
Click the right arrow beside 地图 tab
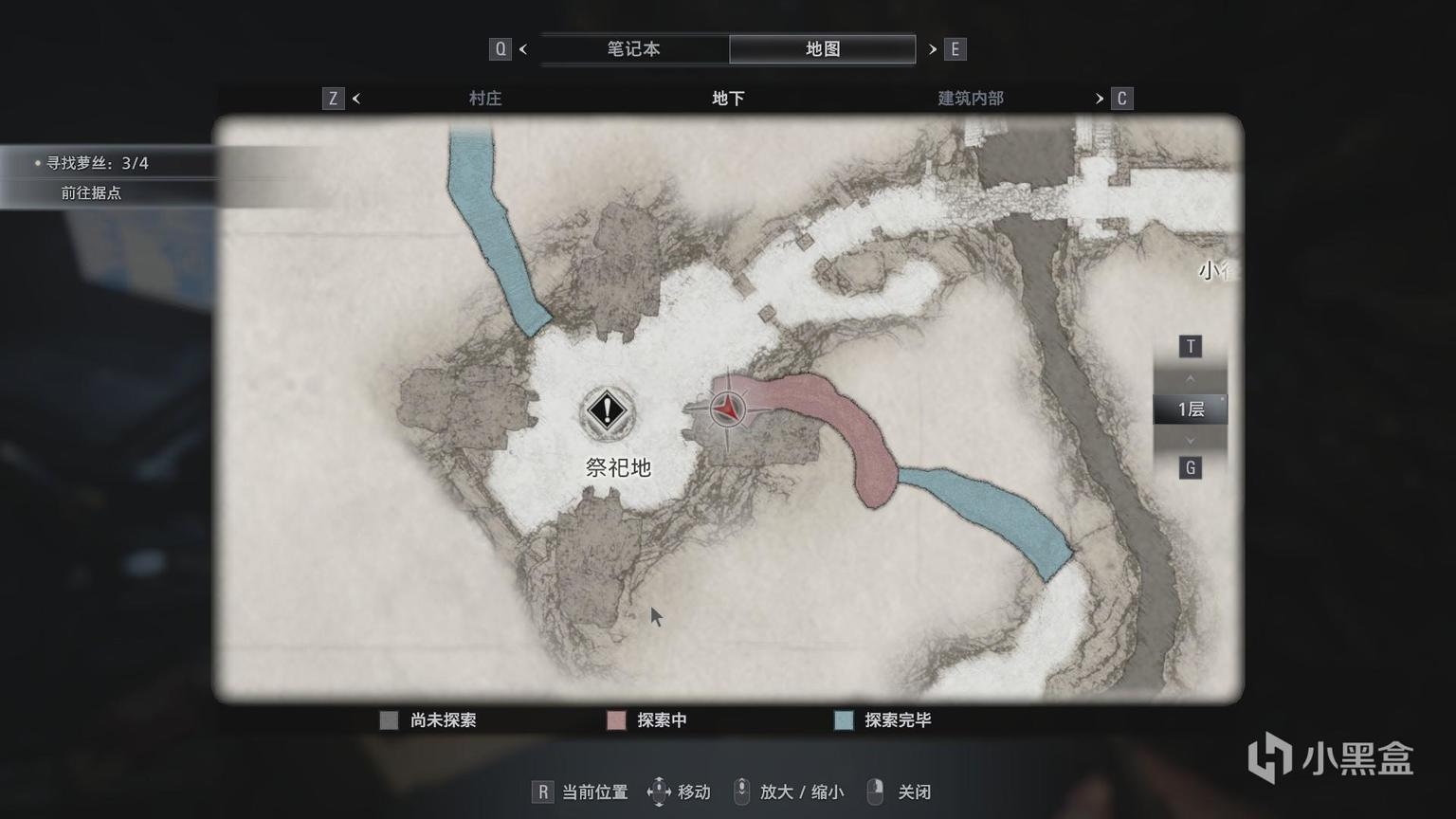click(933, 49)
